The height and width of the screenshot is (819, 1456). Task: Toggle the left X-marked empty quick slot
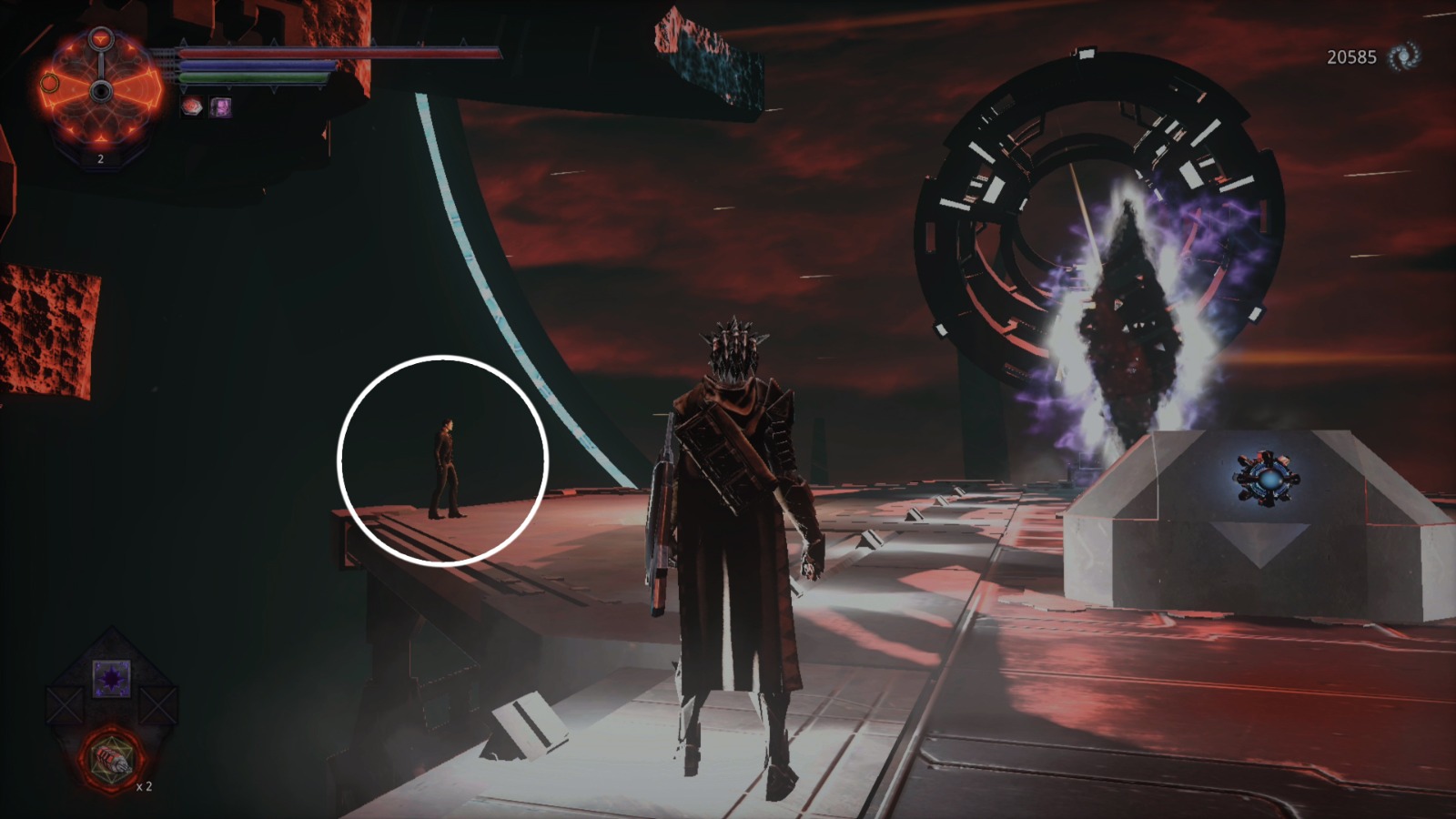tap(64, 705)
